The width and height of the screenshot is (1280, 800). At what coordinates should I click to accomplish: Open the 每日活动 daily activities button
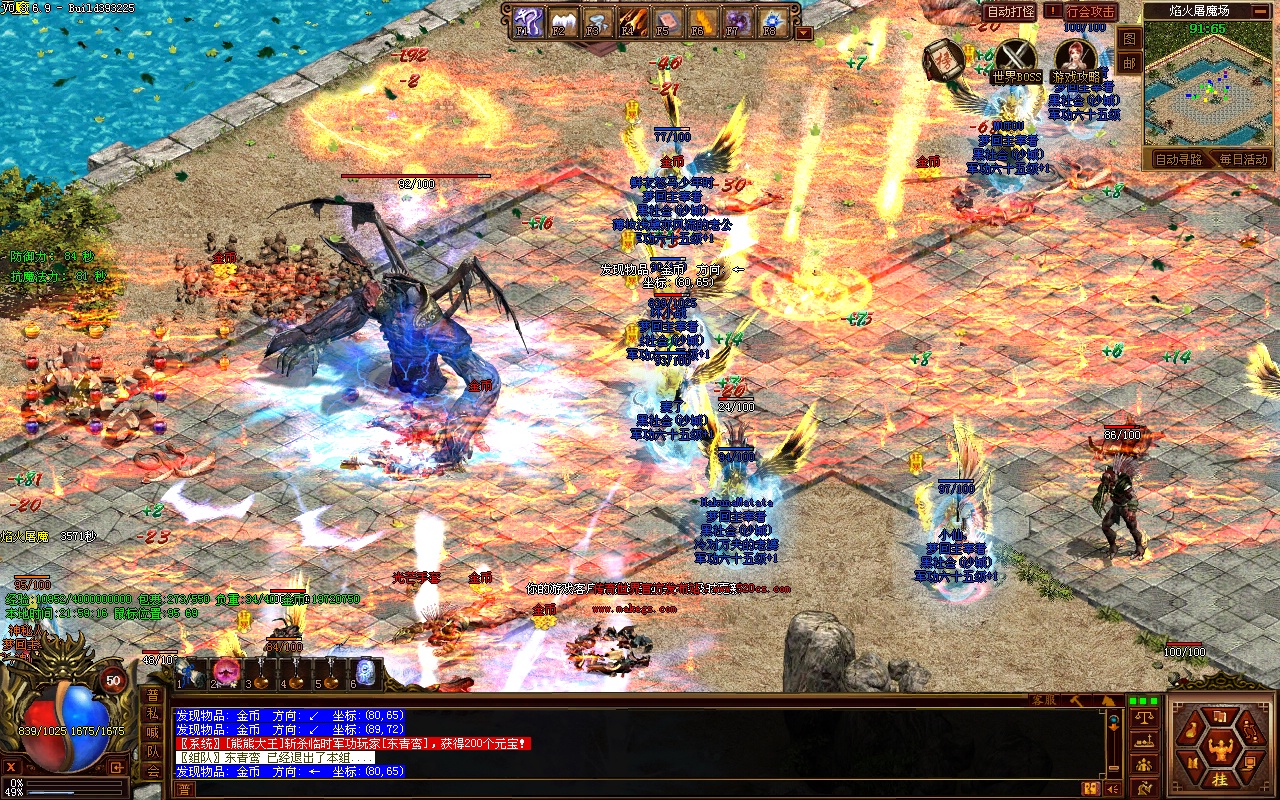[x=1242, y=159]
